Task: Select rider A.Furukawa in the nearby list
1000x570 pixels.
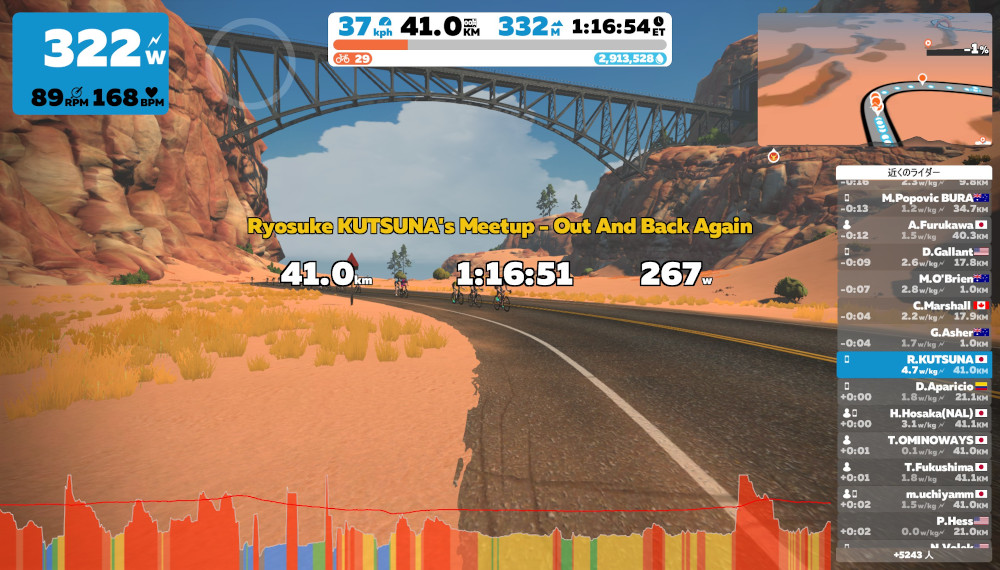Action: coord(914,230)
